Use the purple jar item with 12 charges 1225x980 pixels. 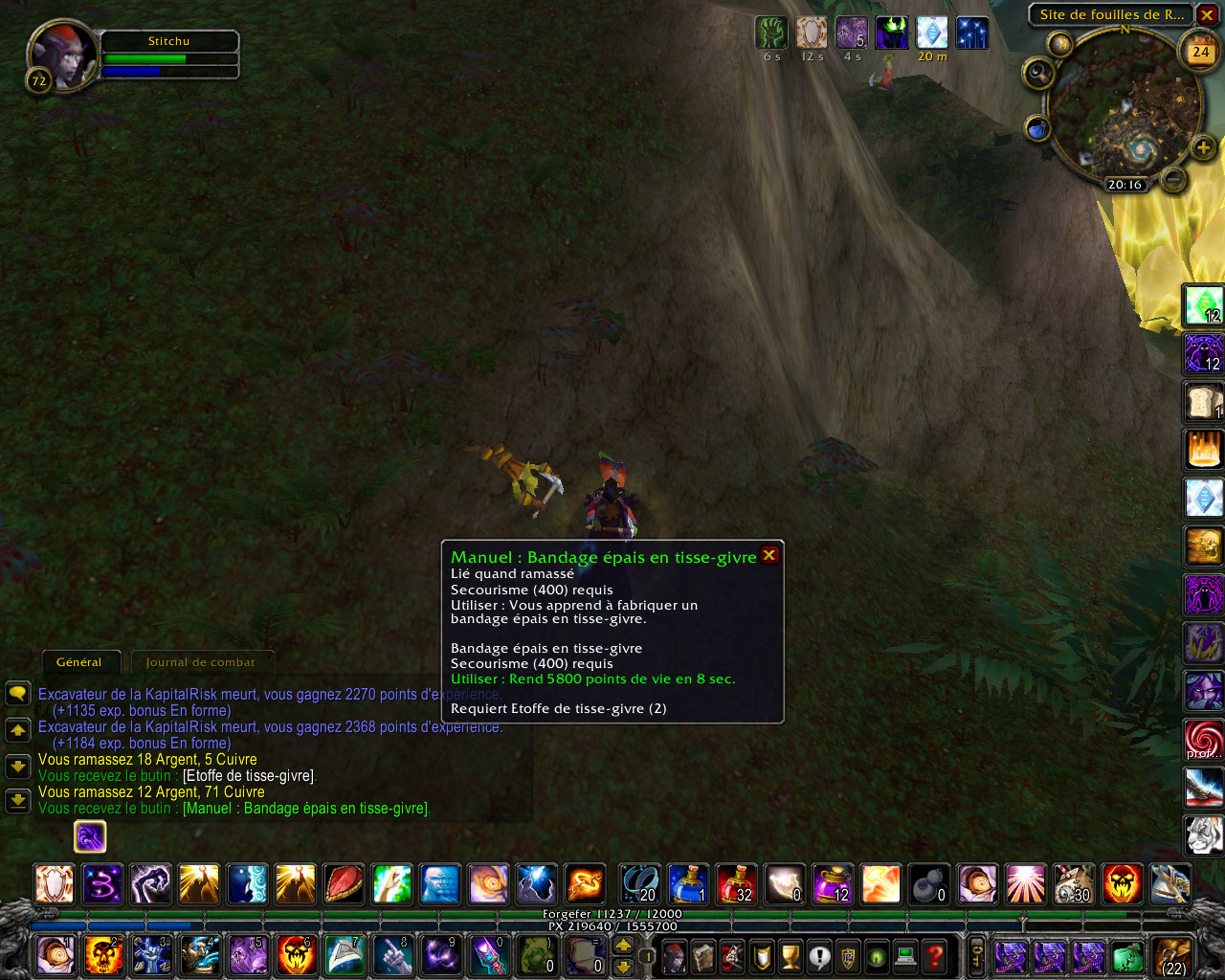point(832,883)
